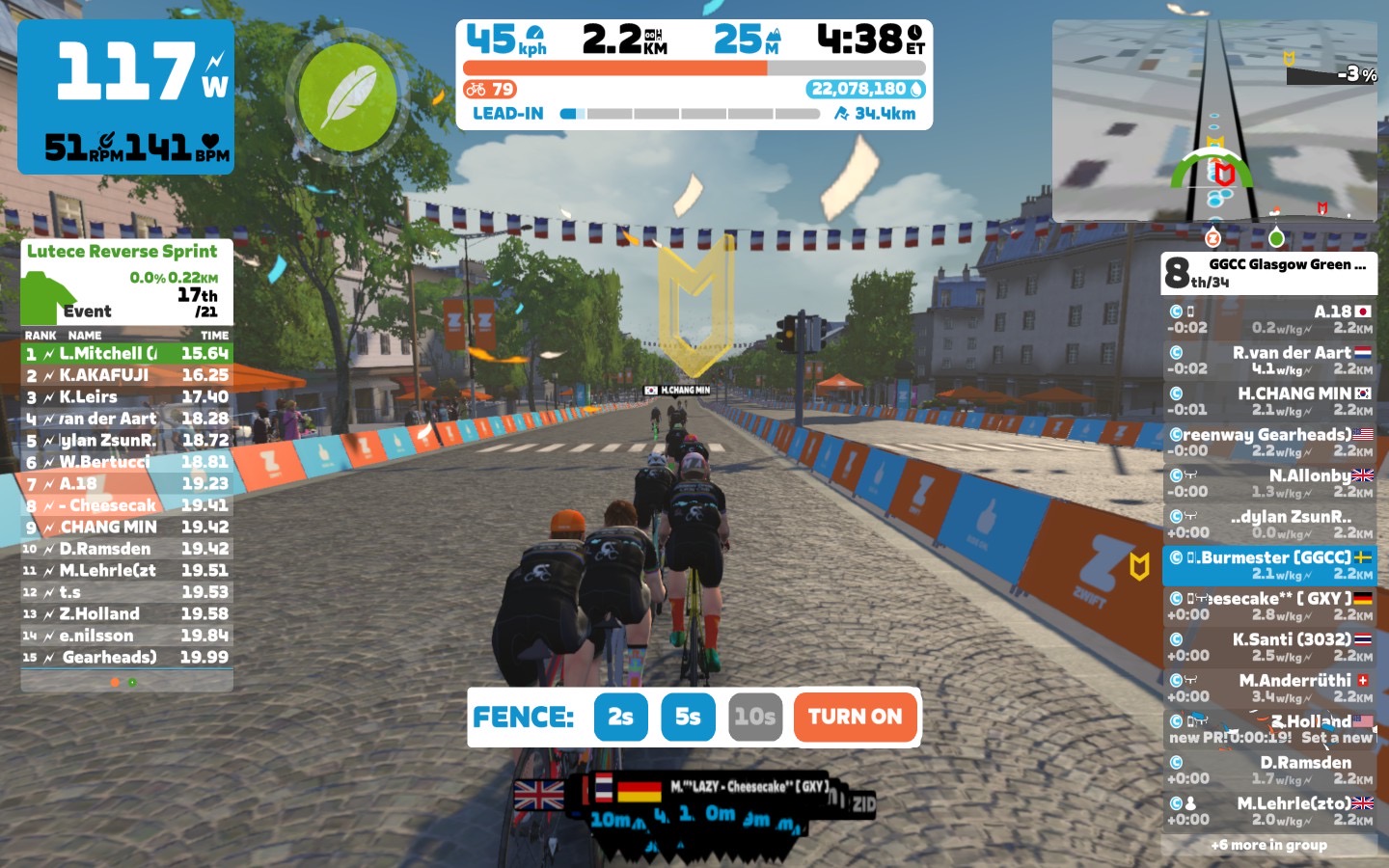Select K.Santi (3032) rider row
The height and width of the screenshot is (868, 1389).
point(1269,646)
